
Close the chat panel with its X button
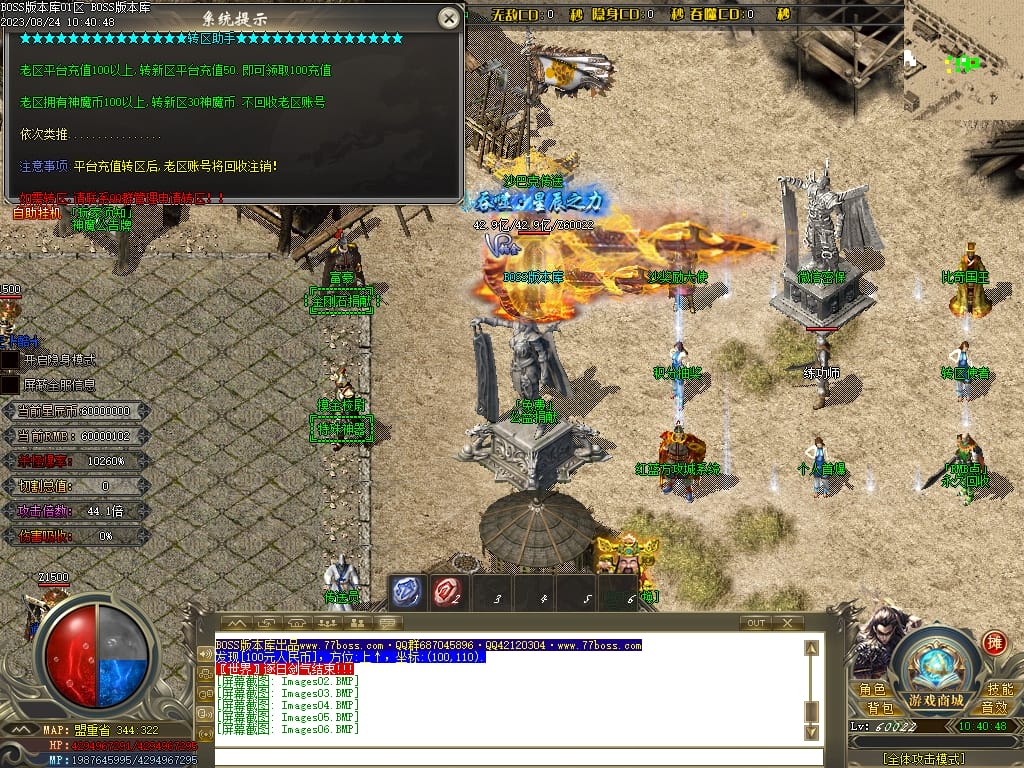pos(789,623)
